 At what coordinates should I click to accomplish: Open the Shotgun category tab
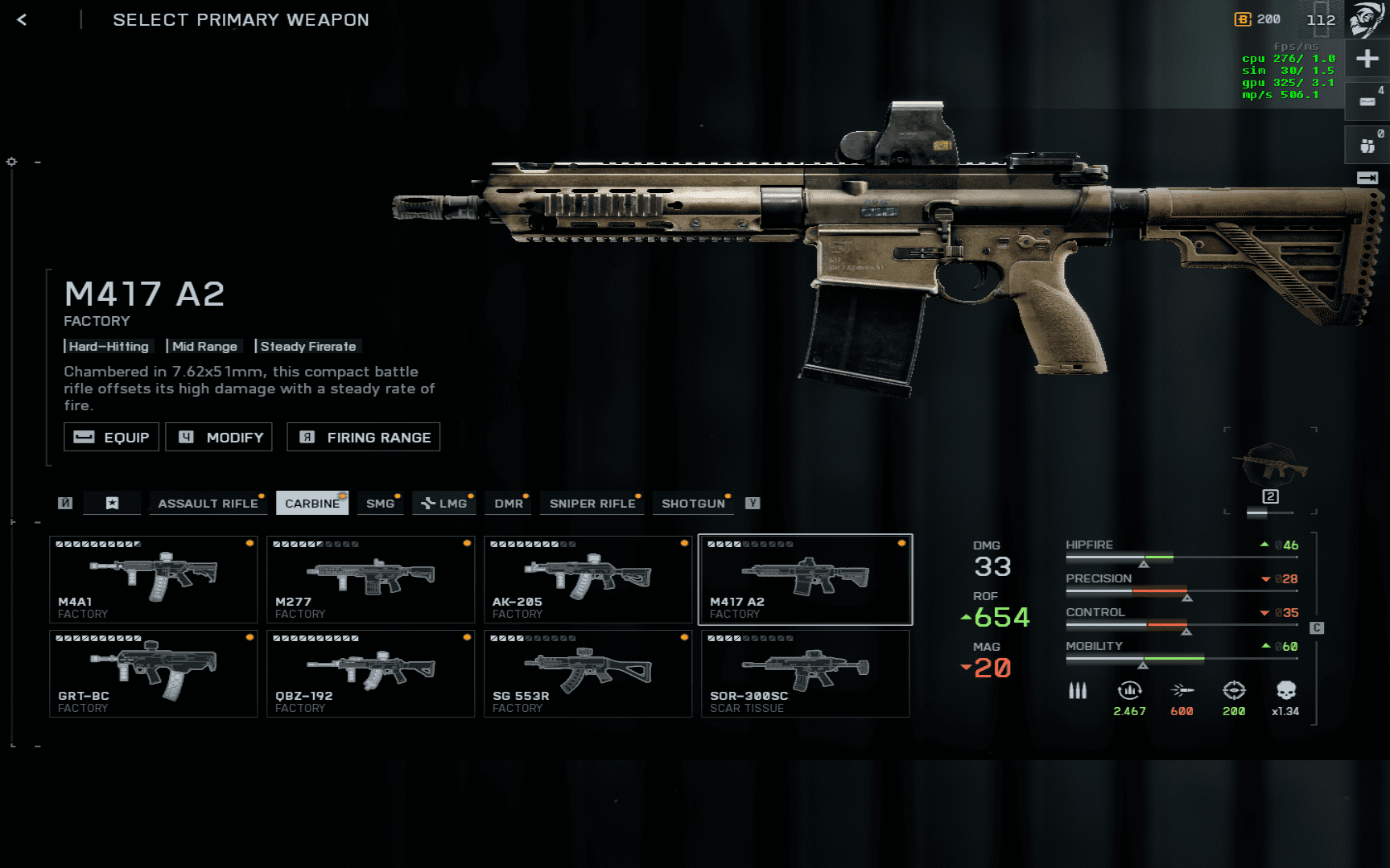pyautogui.click(x=693, y=504)
